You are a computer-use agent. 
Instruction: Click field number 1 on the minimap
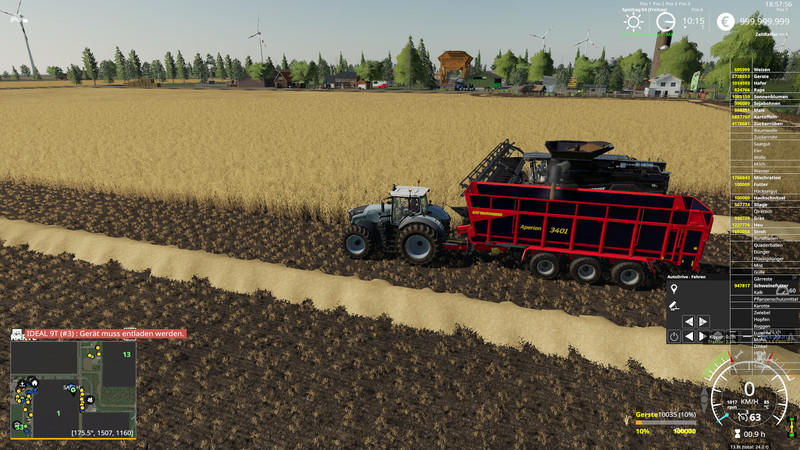click(58, 412)
